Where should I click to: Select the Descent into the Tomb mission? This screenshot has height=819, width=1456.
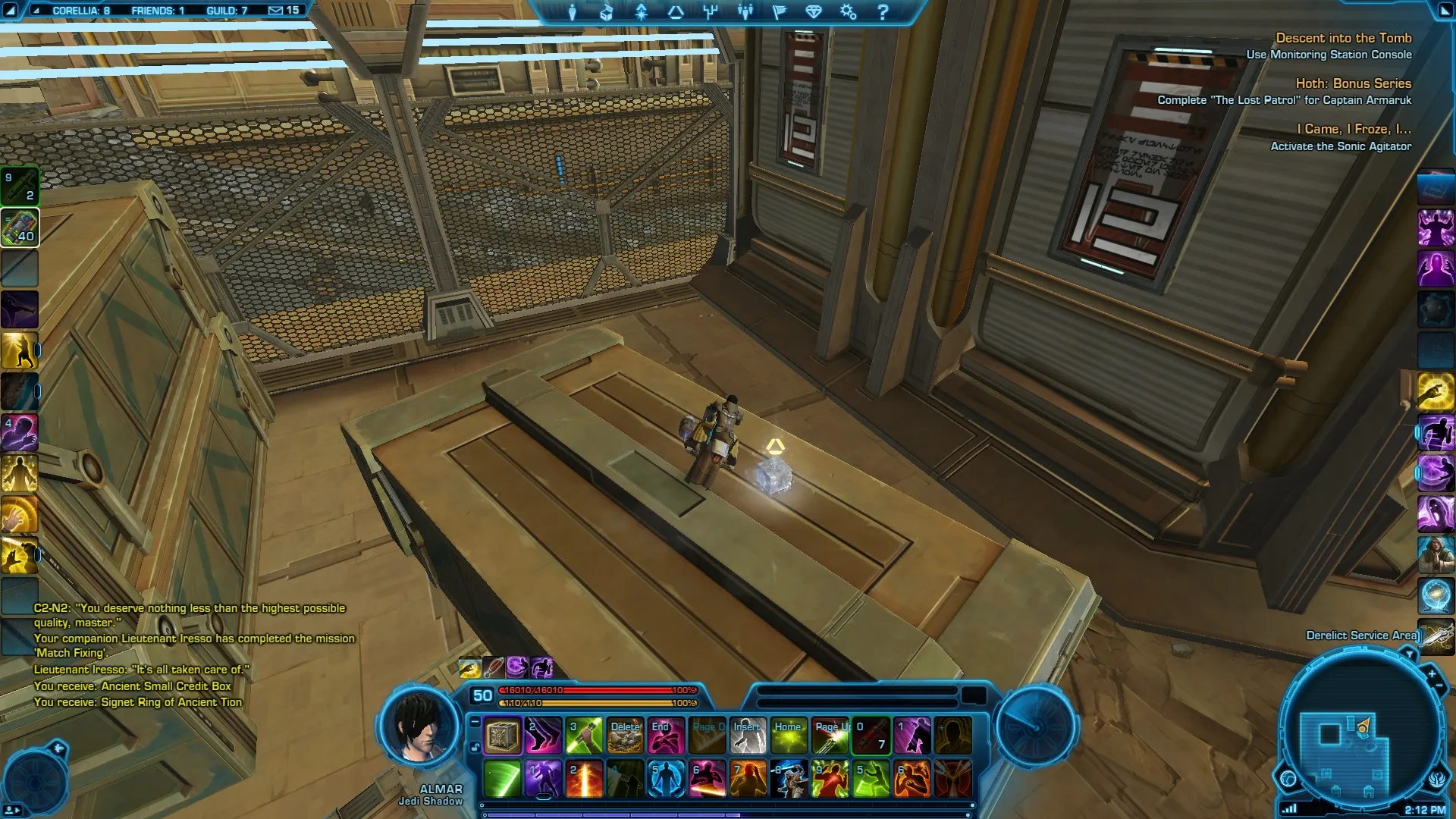[x=1343, y=38]
